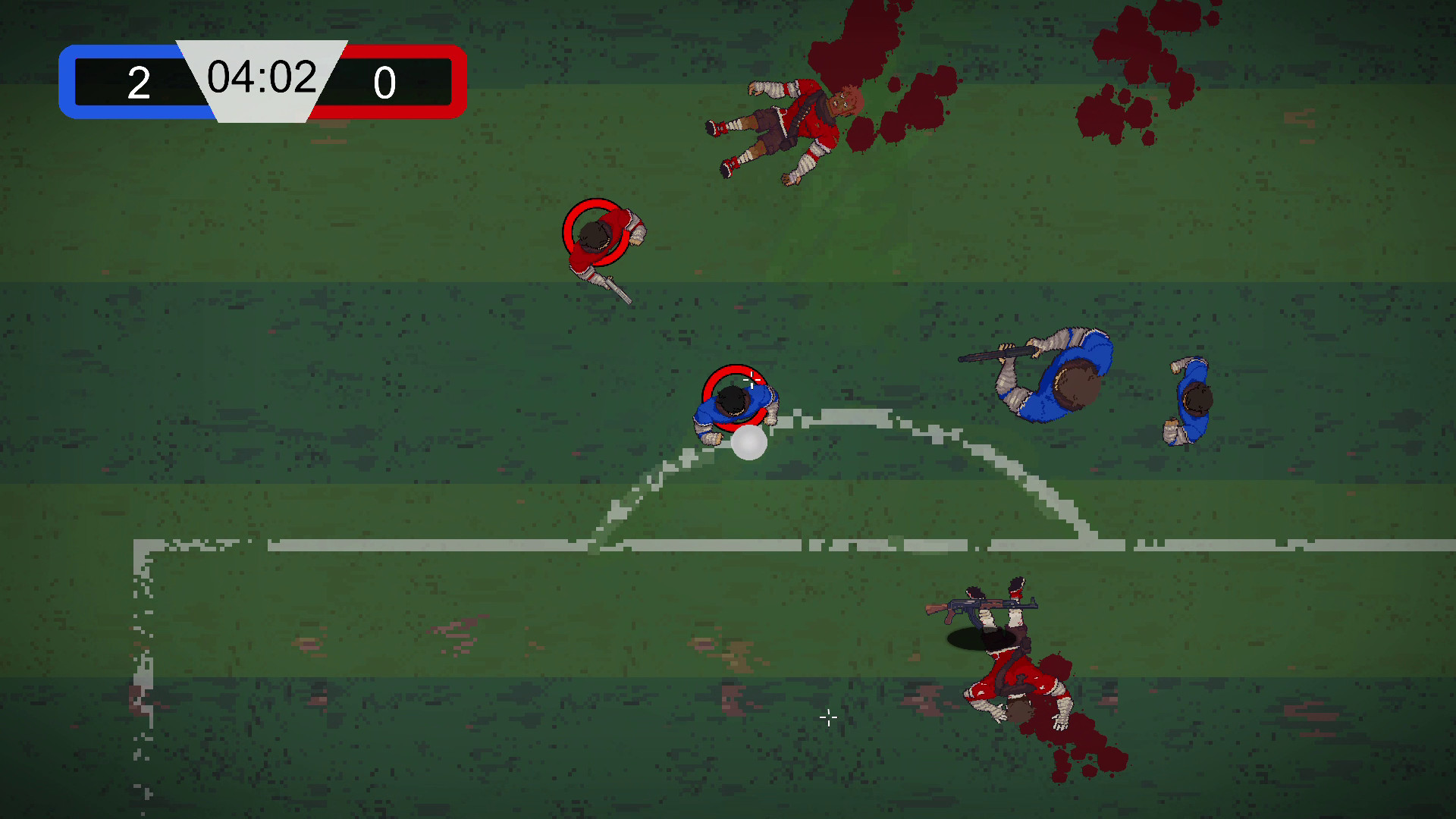Click the white crosshair near bottom center

click(828, 718)
